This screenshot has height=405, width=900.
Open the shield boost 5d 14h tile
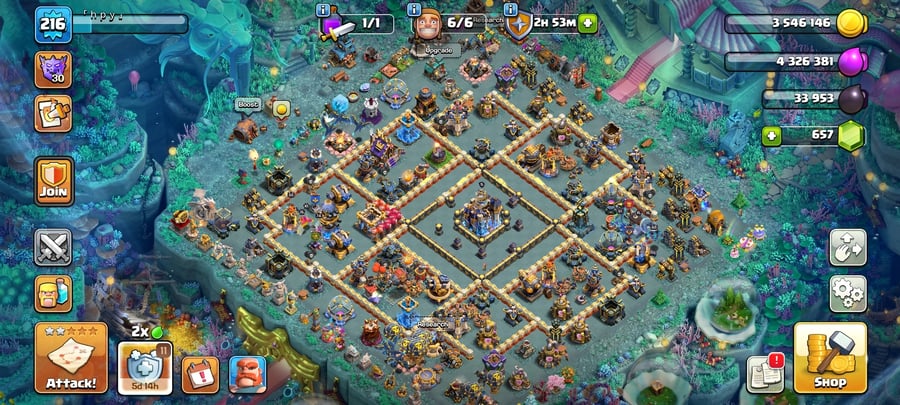click(x=145, y=368)
